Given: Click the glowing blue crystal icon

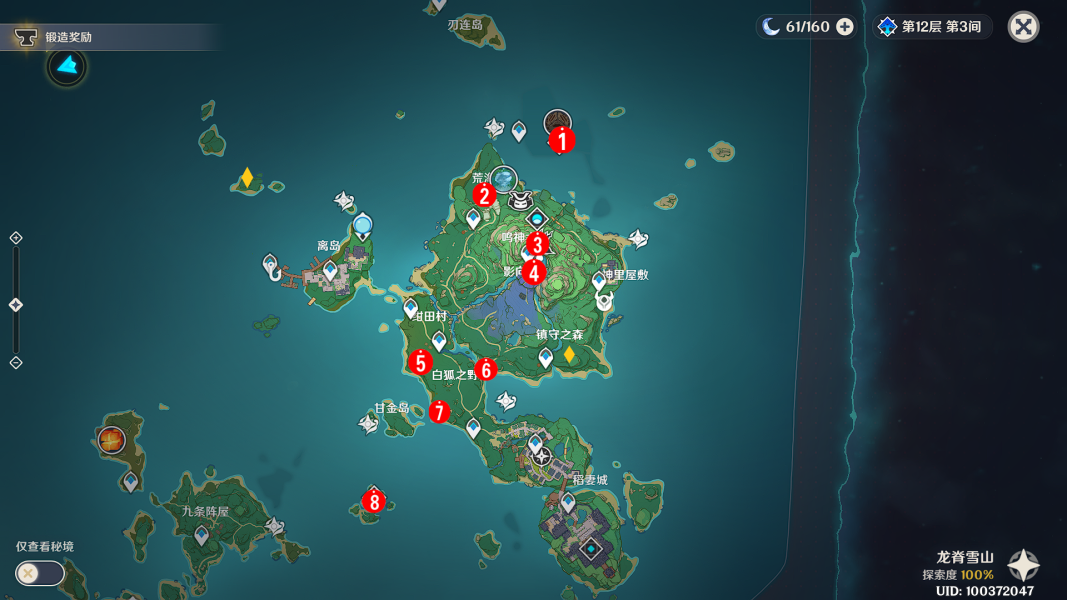Looking at the screenshot, I should [x=67, y=67].
